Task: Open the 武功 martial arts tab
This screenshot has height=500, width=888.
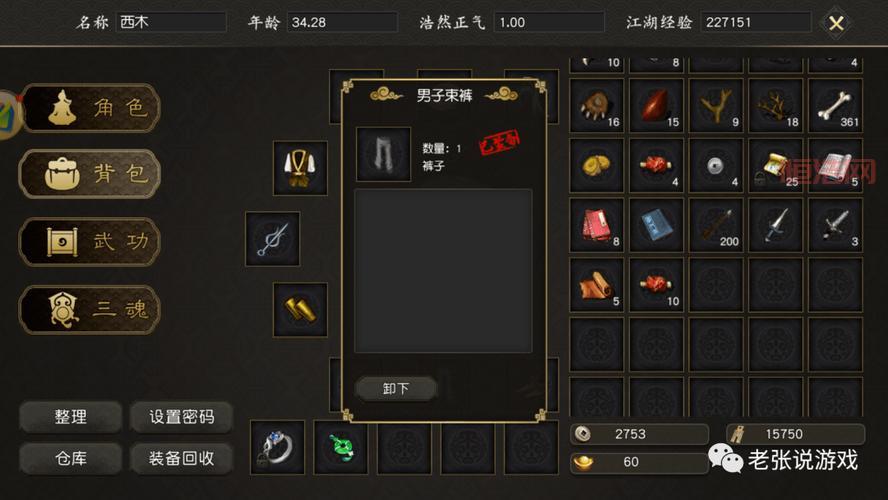Action: [90, 242]
